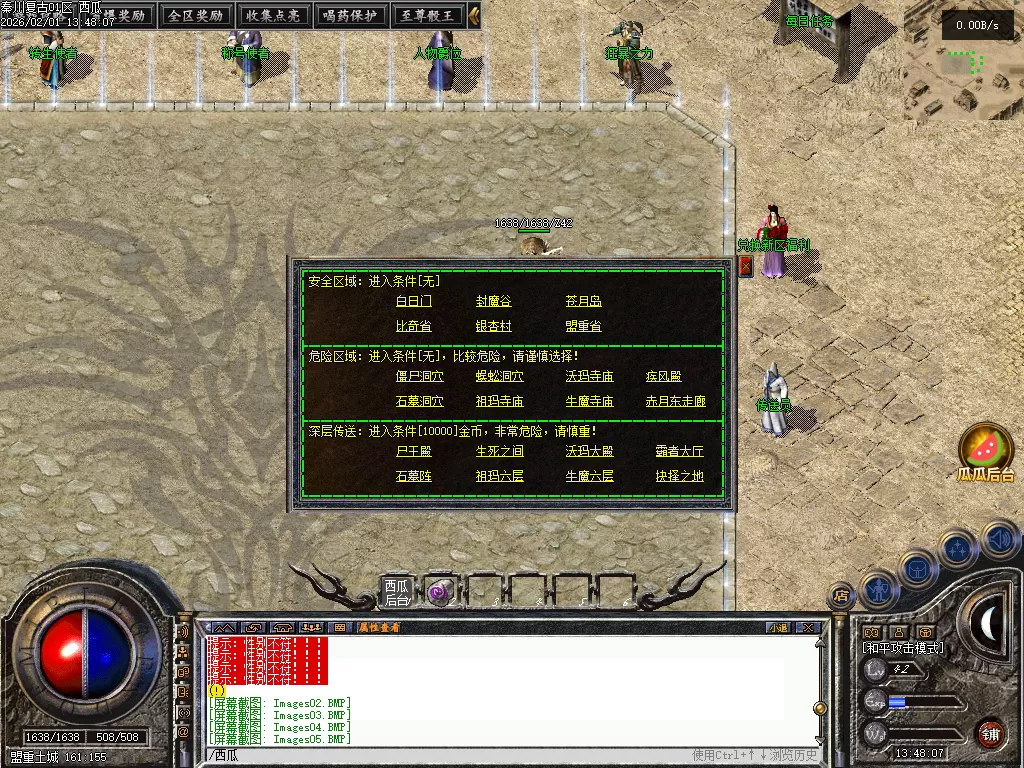
Task: Teleport to 生死之间
Action: click(x=499, y=452)
